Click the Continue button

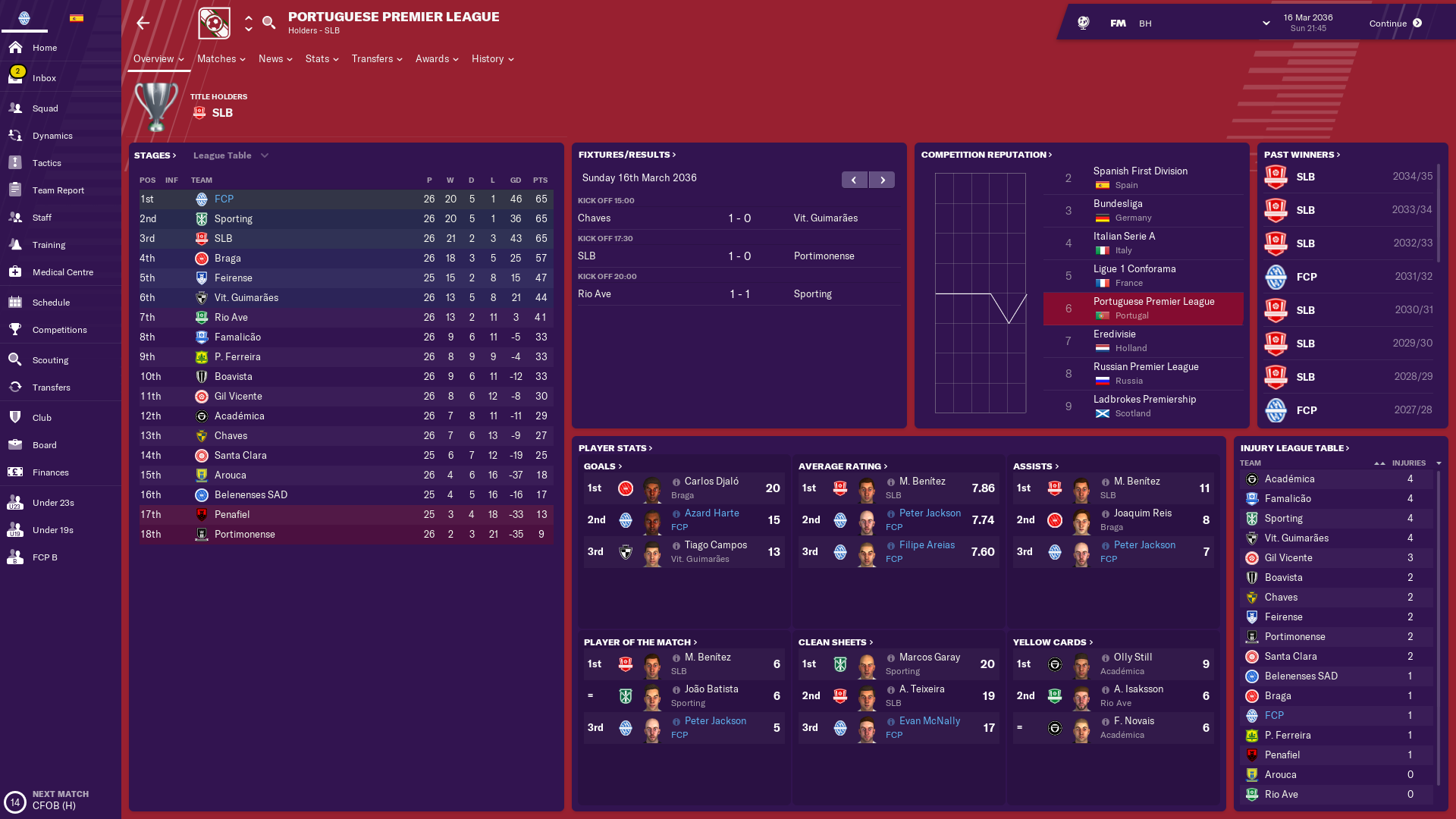tap(1395, 24)
